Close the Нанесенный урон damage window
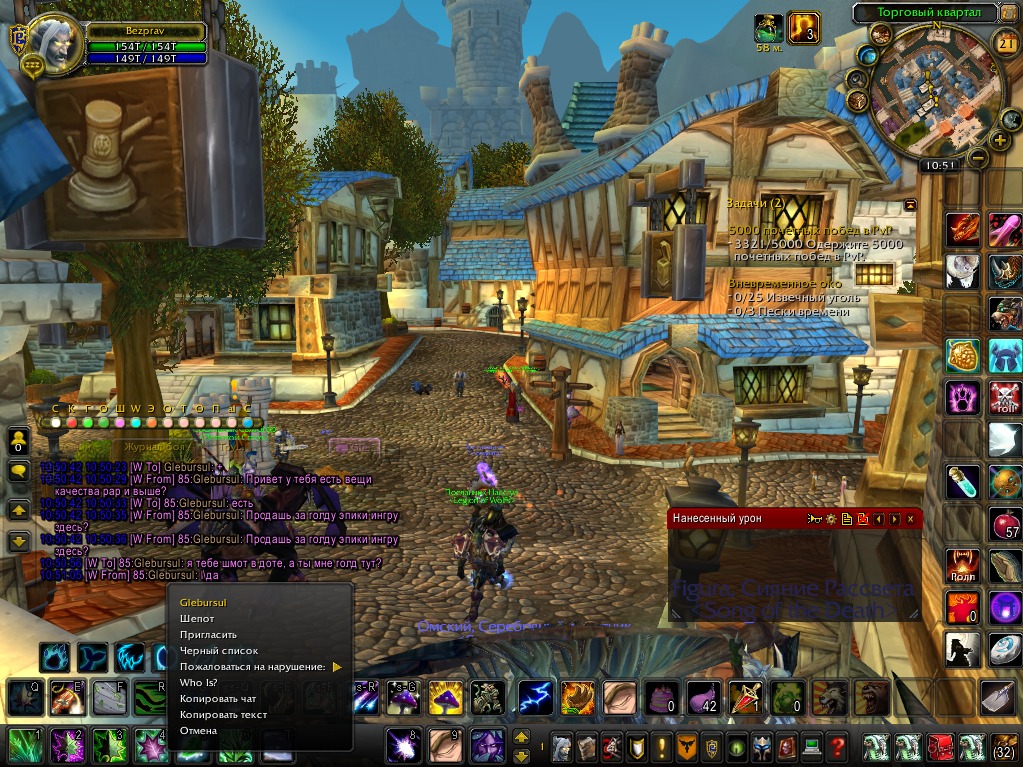 coord(910,519)
